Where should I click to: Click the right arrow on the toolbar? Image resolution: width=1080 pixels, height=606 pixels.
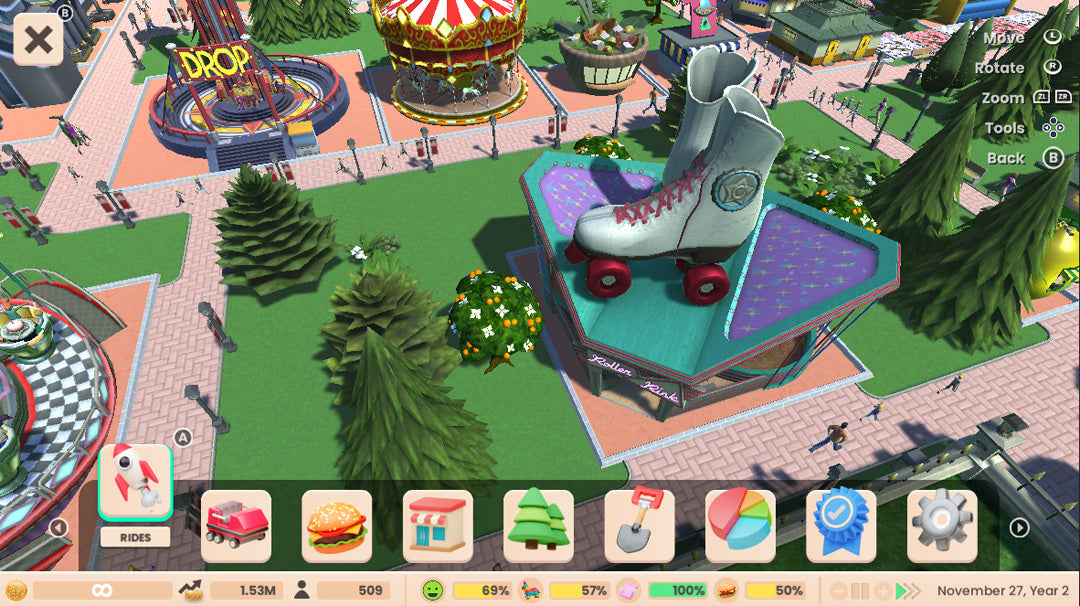(x=1019, y=528)
